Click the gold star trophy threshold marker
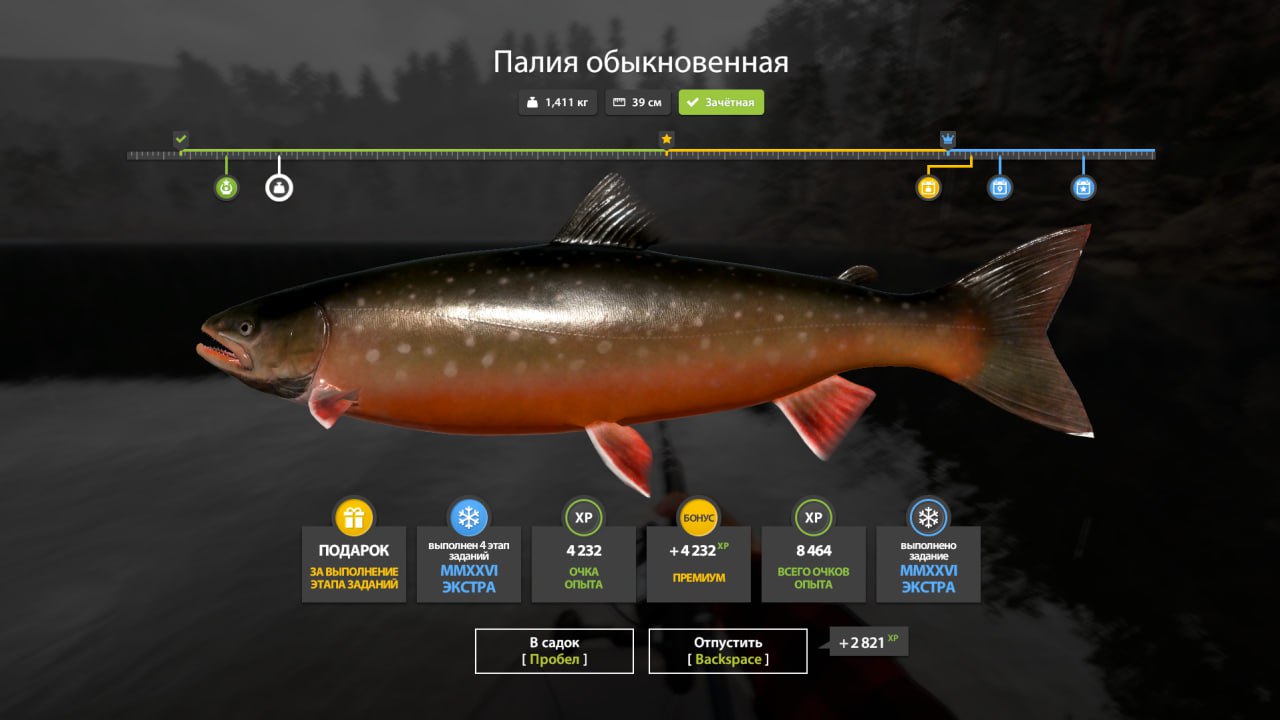The image size is (1280, 720). click(x=666, y=139)
